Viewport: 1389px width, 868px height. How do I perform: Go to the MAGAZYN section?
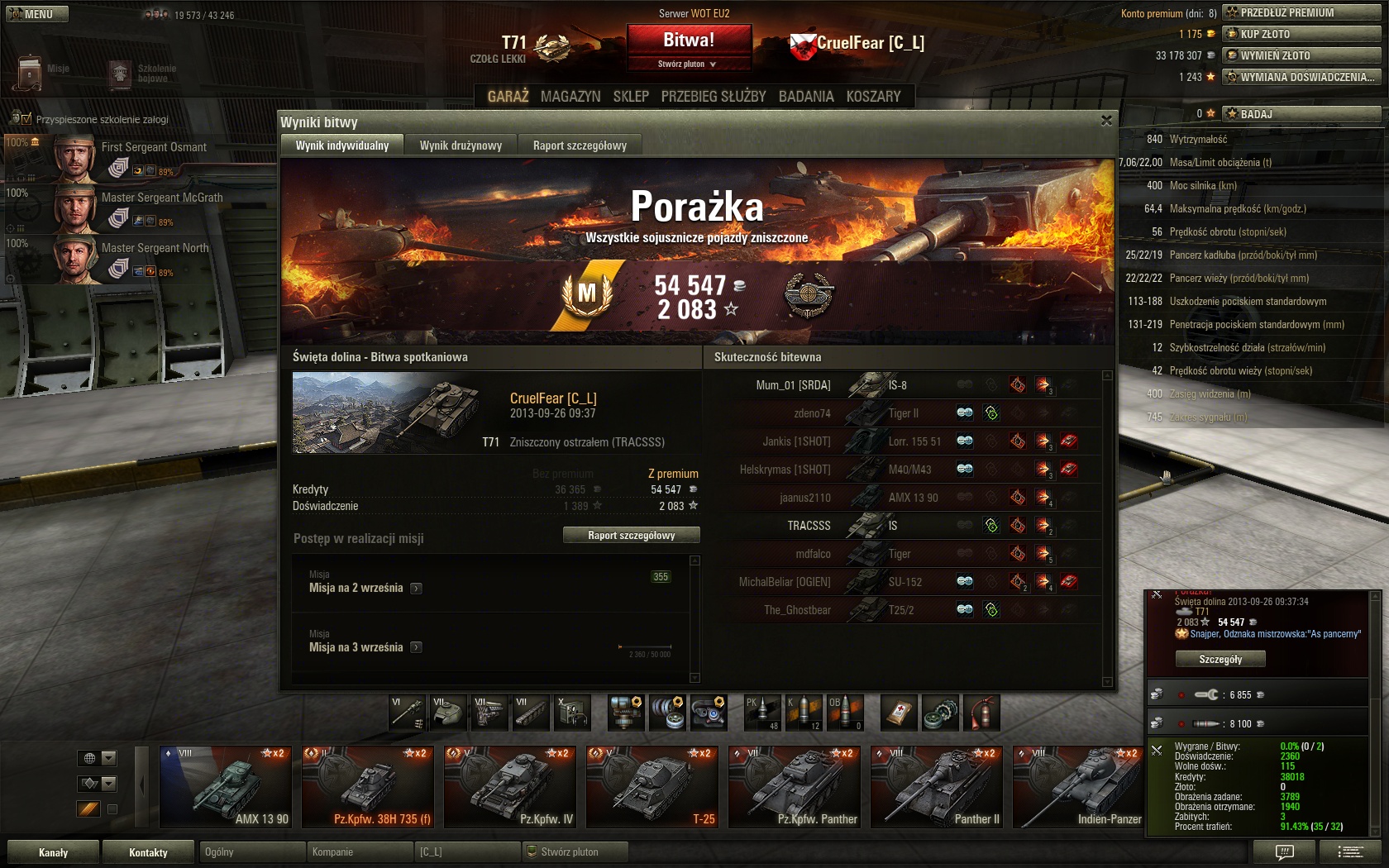(570, 97)
